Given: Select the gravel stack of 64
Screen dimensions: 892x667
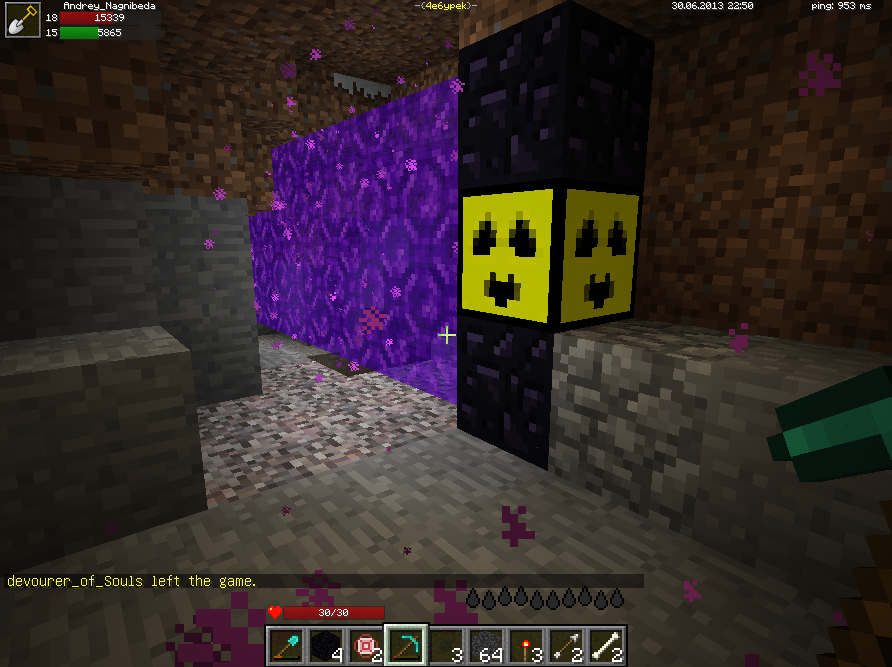Looking at the screenshot, I should [487, 646].
